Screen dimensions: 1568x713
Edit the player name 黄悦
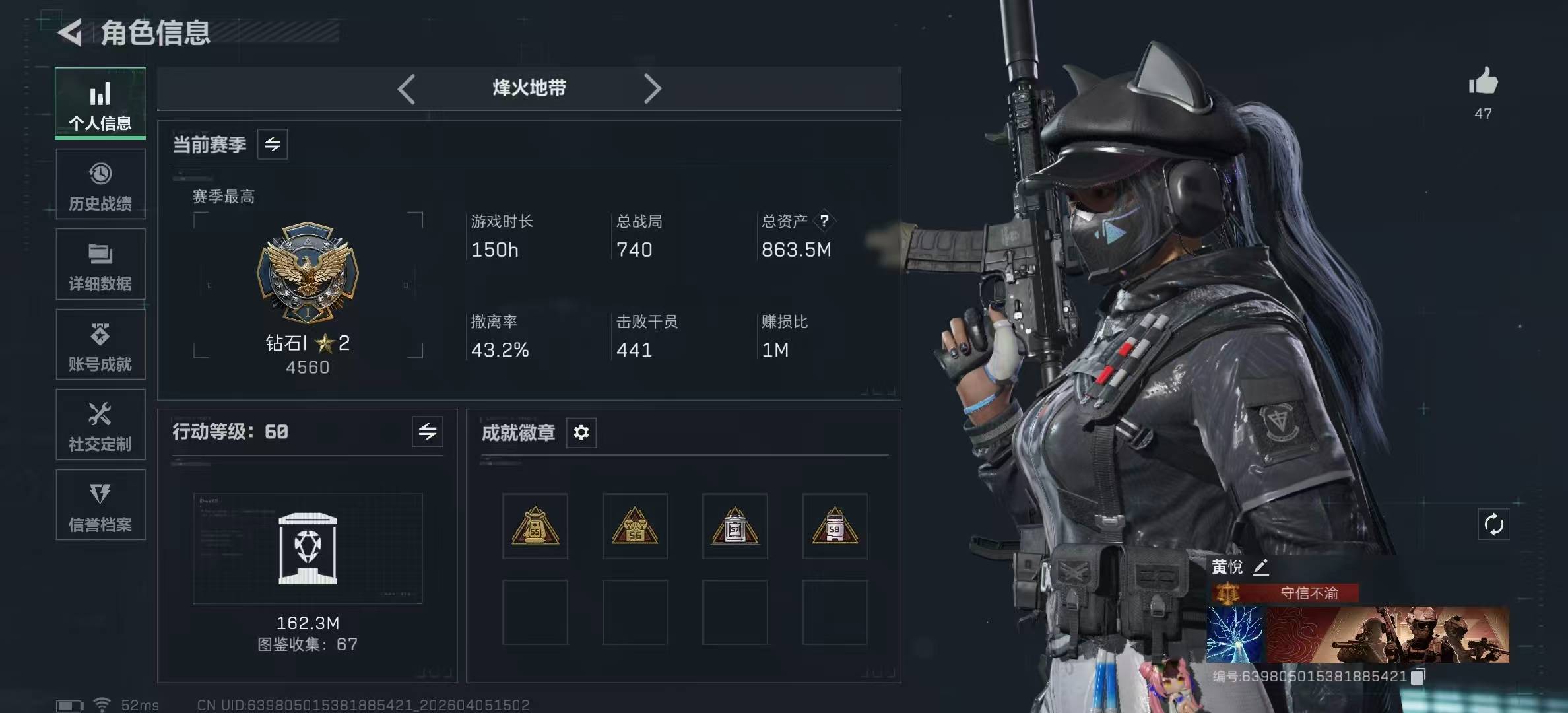[x=1260, y=567]
